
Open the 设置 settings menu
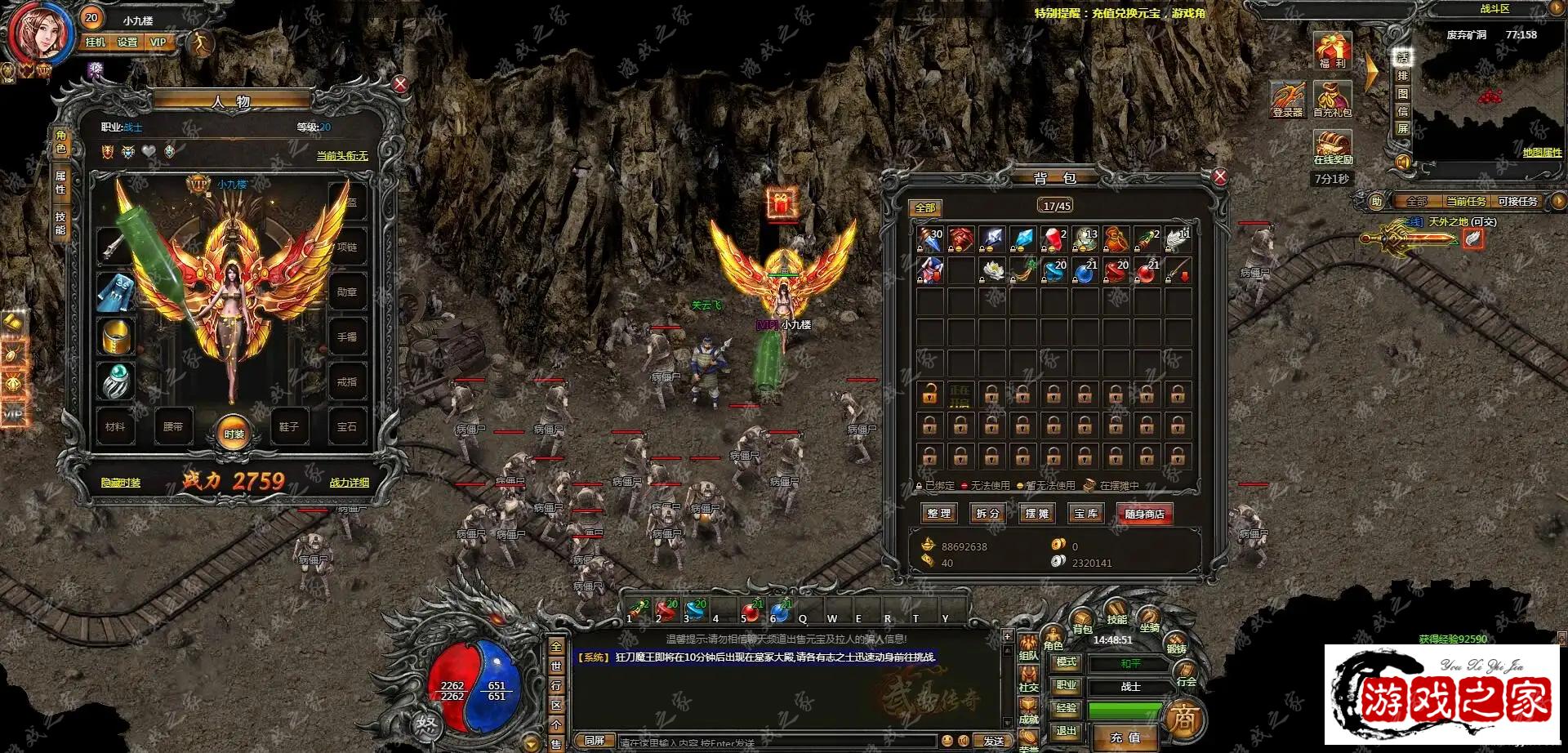point(127,42)
